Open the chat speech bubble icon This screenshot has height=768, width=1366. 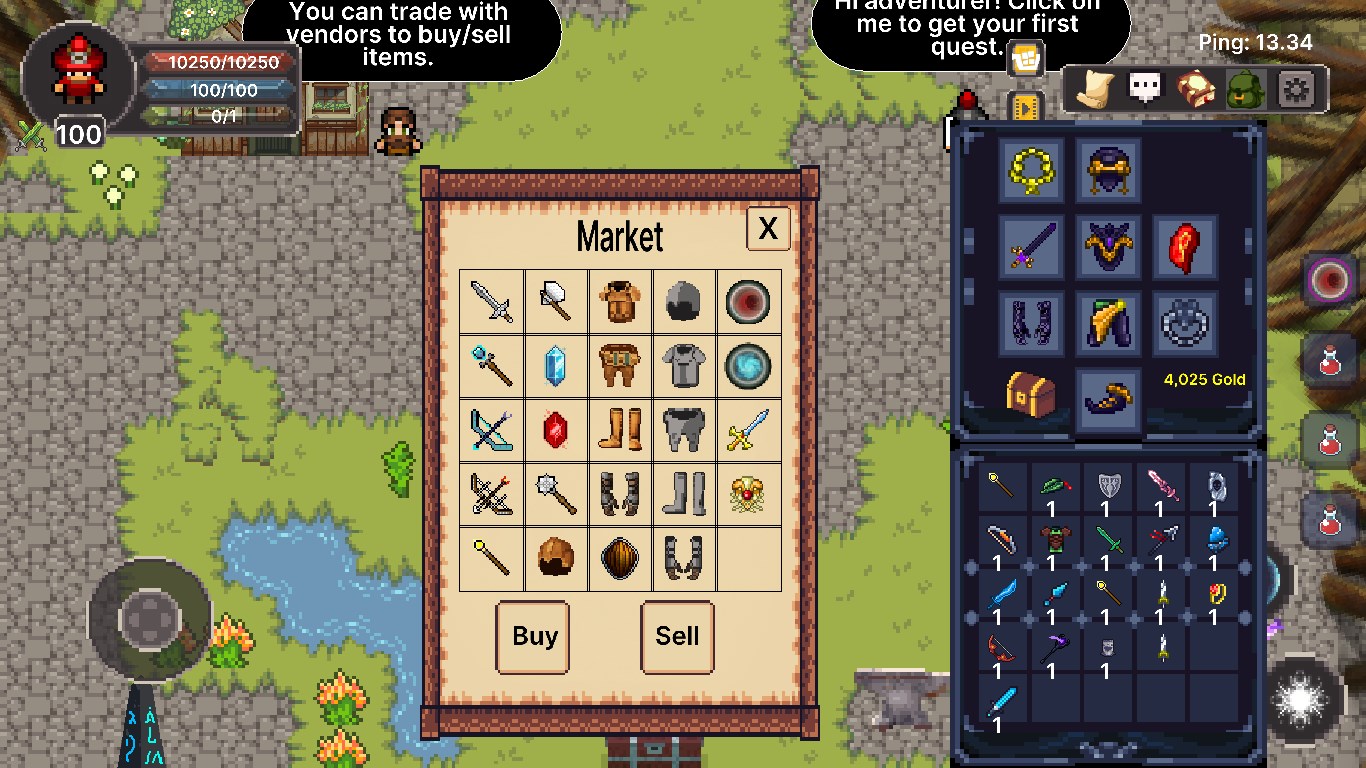click(x=1146, y=88)
